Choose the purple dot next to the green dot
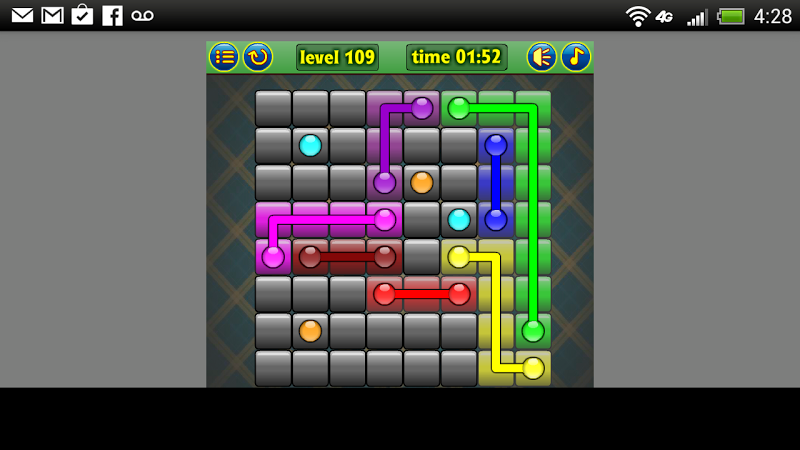The width and height of the screenshot is (800, 450). coord(422,108)
